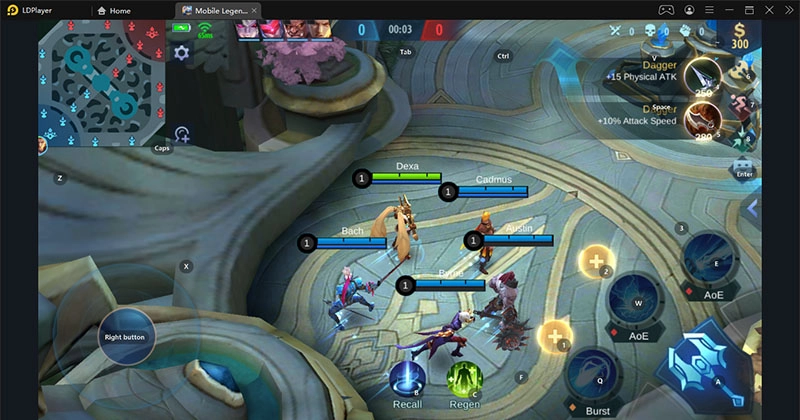Open the shop via the gold counter
Viewport: 800px width, 420px height.
click(739, 35)
